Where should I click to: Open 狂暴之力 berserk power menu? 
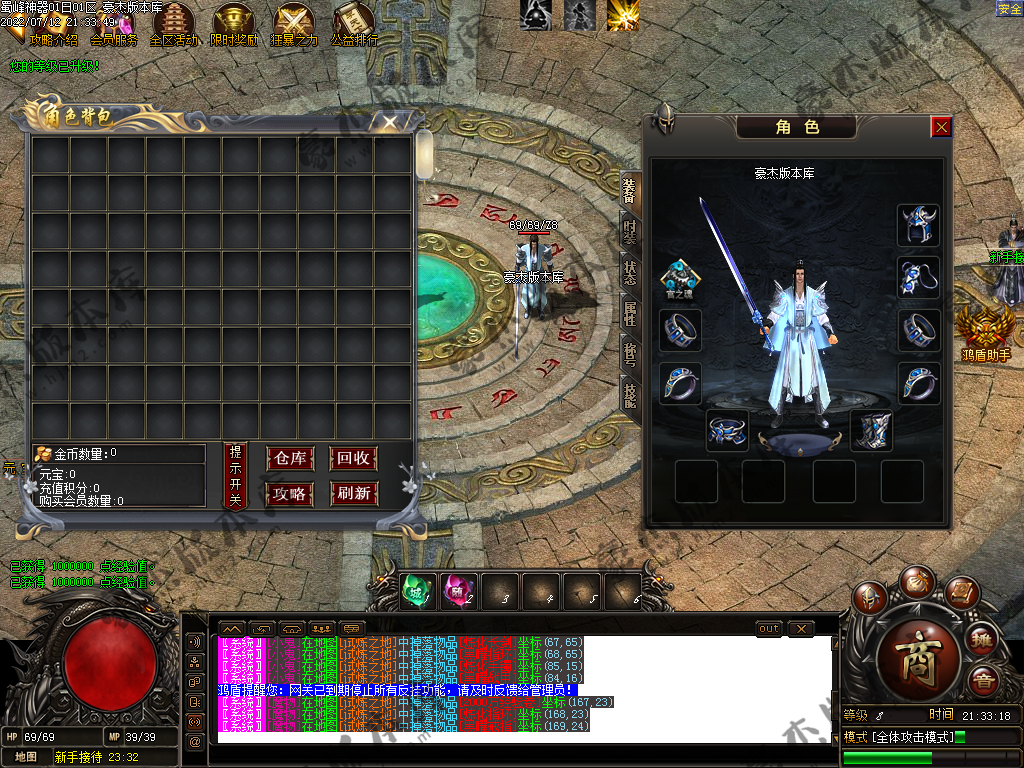point(295,25)
